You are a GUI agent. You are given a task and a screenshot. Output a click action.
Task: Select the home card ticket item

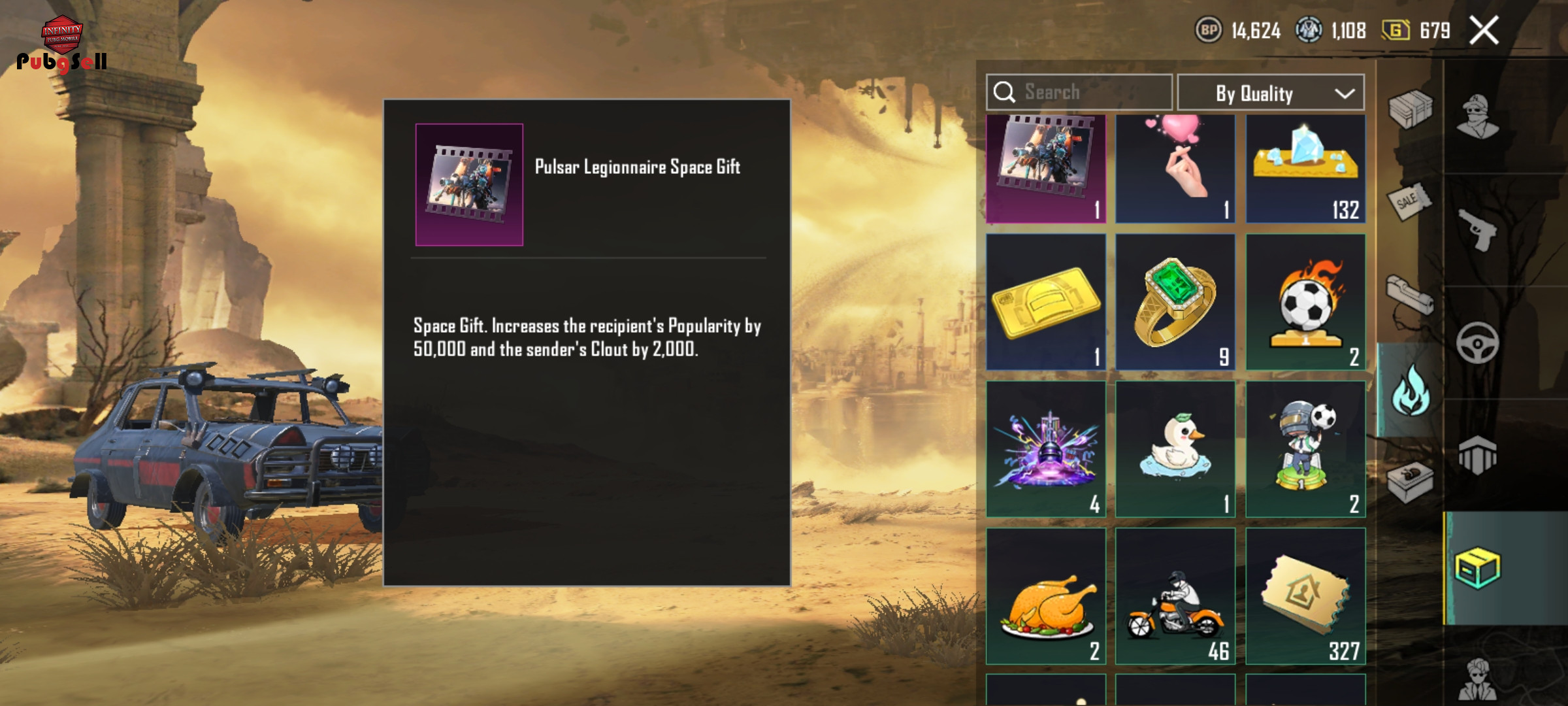point(1305,596)
